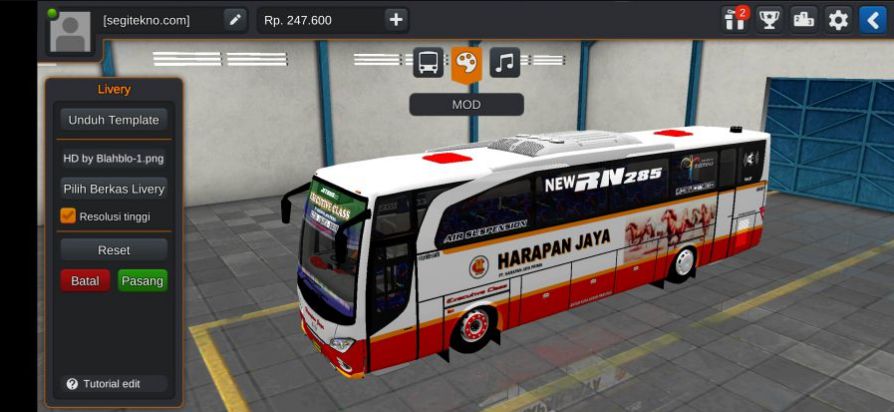
Task: Open Pilih Berkas Livery file picker
Action: point(113,189)
